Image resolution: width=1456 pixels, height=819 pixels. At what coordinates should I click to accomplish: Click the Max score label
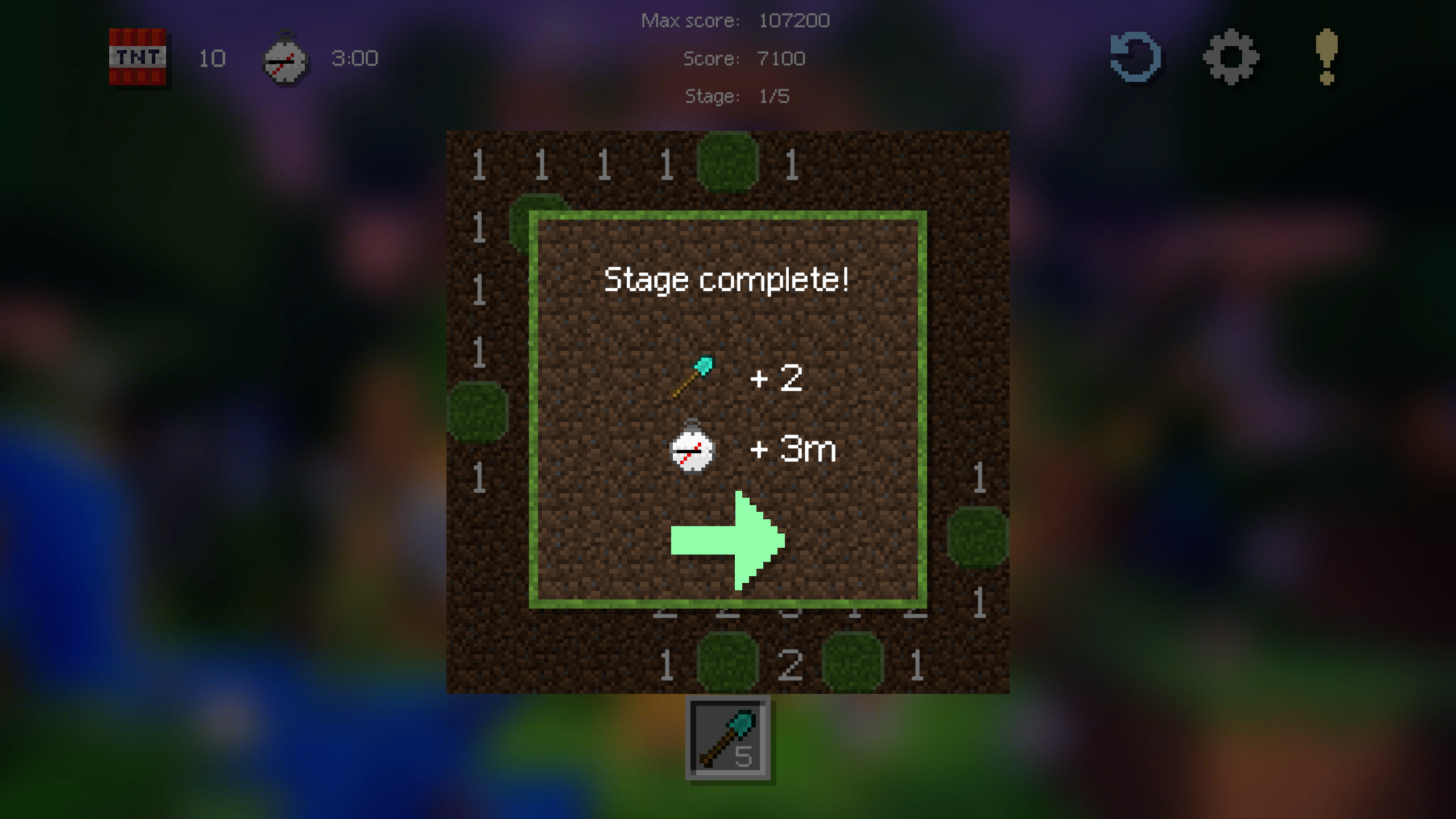click(690, 20)
